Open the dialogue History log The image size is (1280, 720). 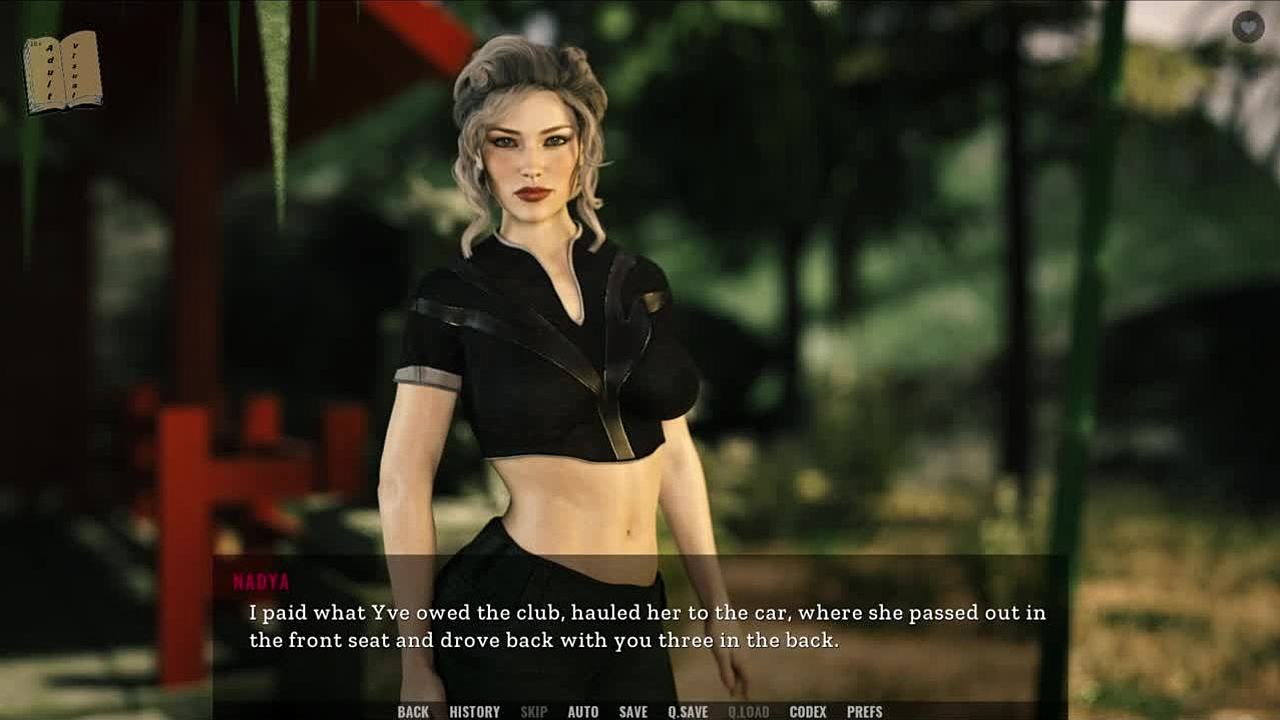474,712
